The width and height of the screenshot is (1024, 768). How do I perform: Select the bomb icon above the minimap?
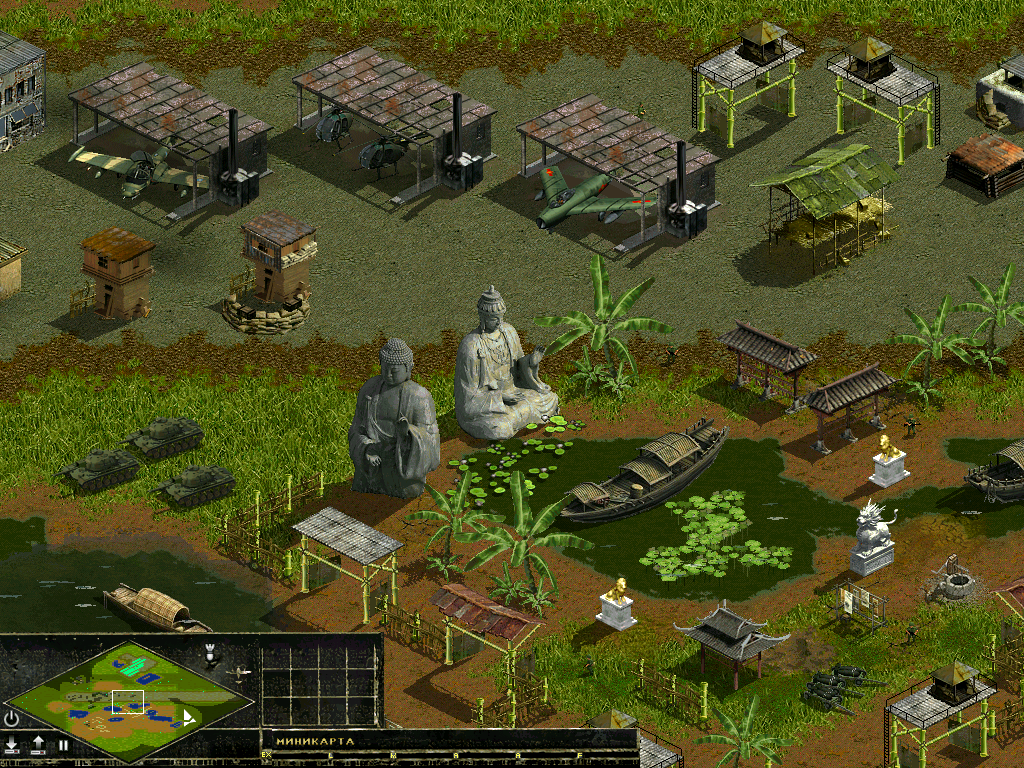coord(210,654)
